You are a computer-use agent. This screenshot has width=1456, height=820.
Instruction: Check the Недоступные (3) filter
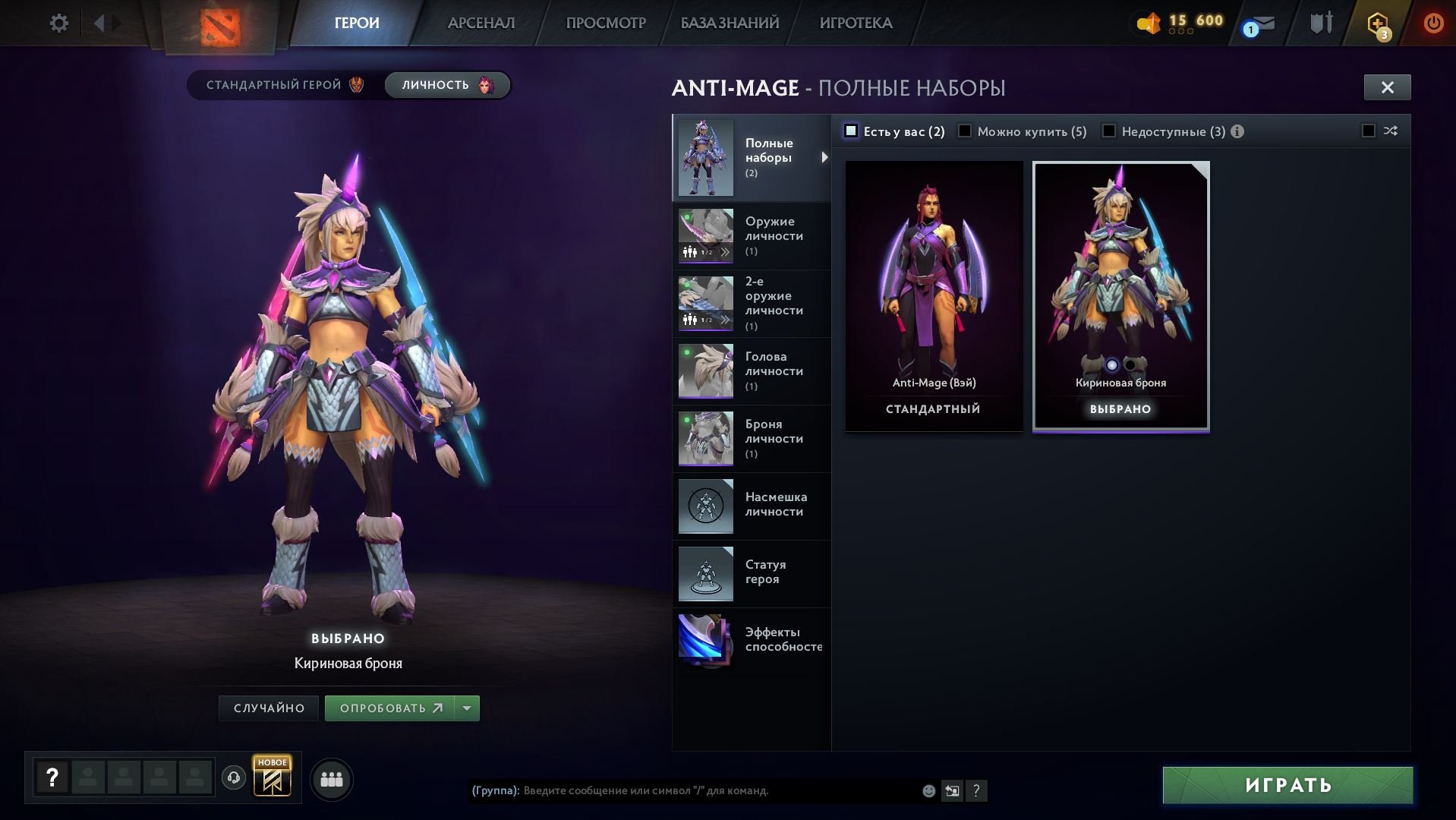tap(1109, 131)
